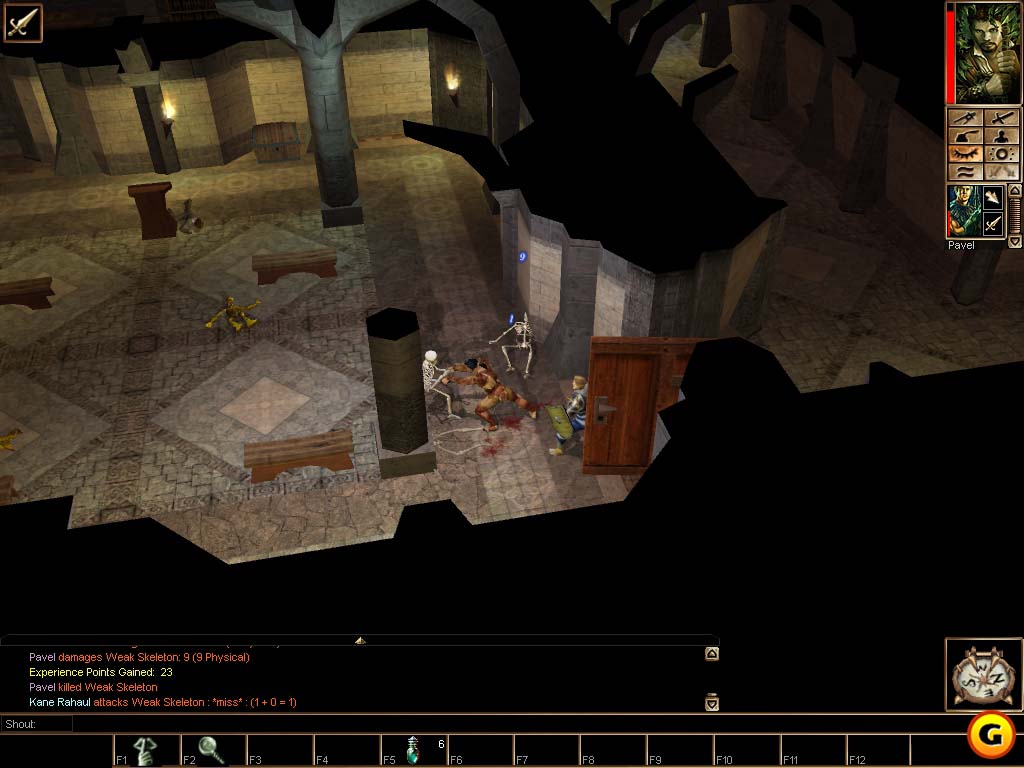Activate the F2 magnifying glass quickslot
The image size is (1024, 768).
click(x=212, y=749)
